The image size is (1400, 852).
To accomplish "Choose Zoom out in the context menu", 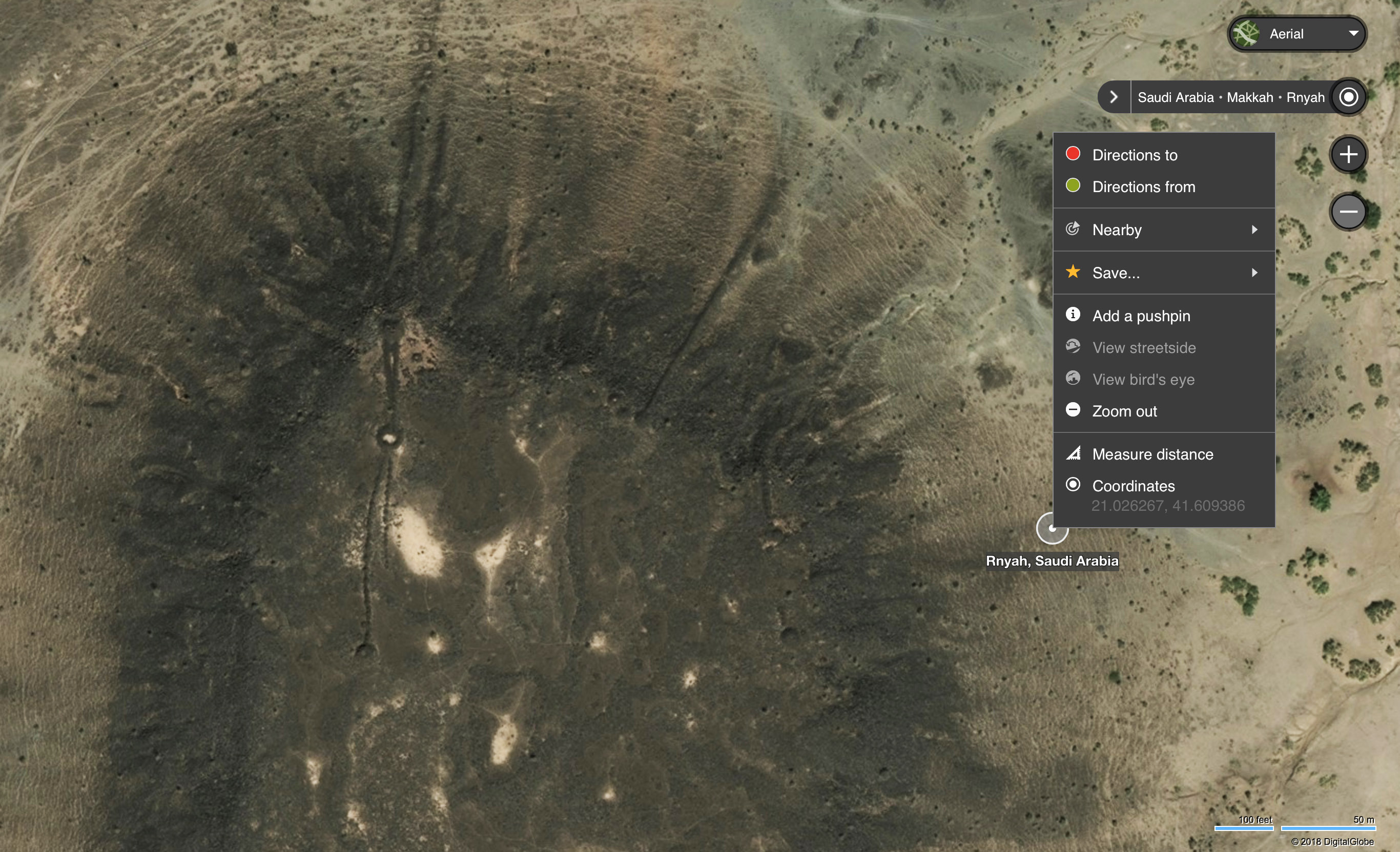I will tap(1124, 411).
